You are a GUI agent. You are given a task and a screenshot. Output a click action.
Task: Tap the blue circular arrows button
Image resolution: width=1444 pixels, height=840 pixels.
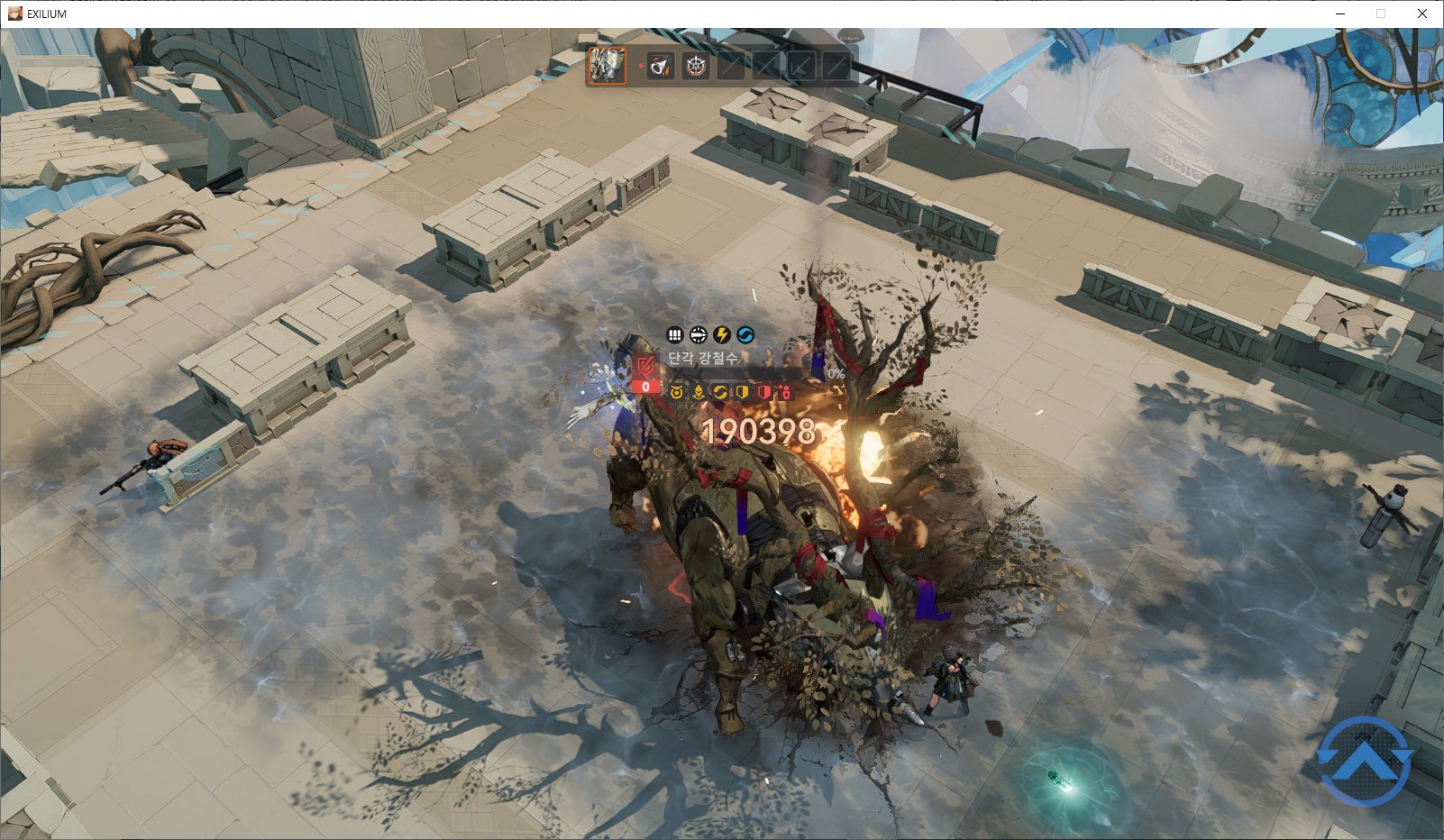tap(1365, 761)
